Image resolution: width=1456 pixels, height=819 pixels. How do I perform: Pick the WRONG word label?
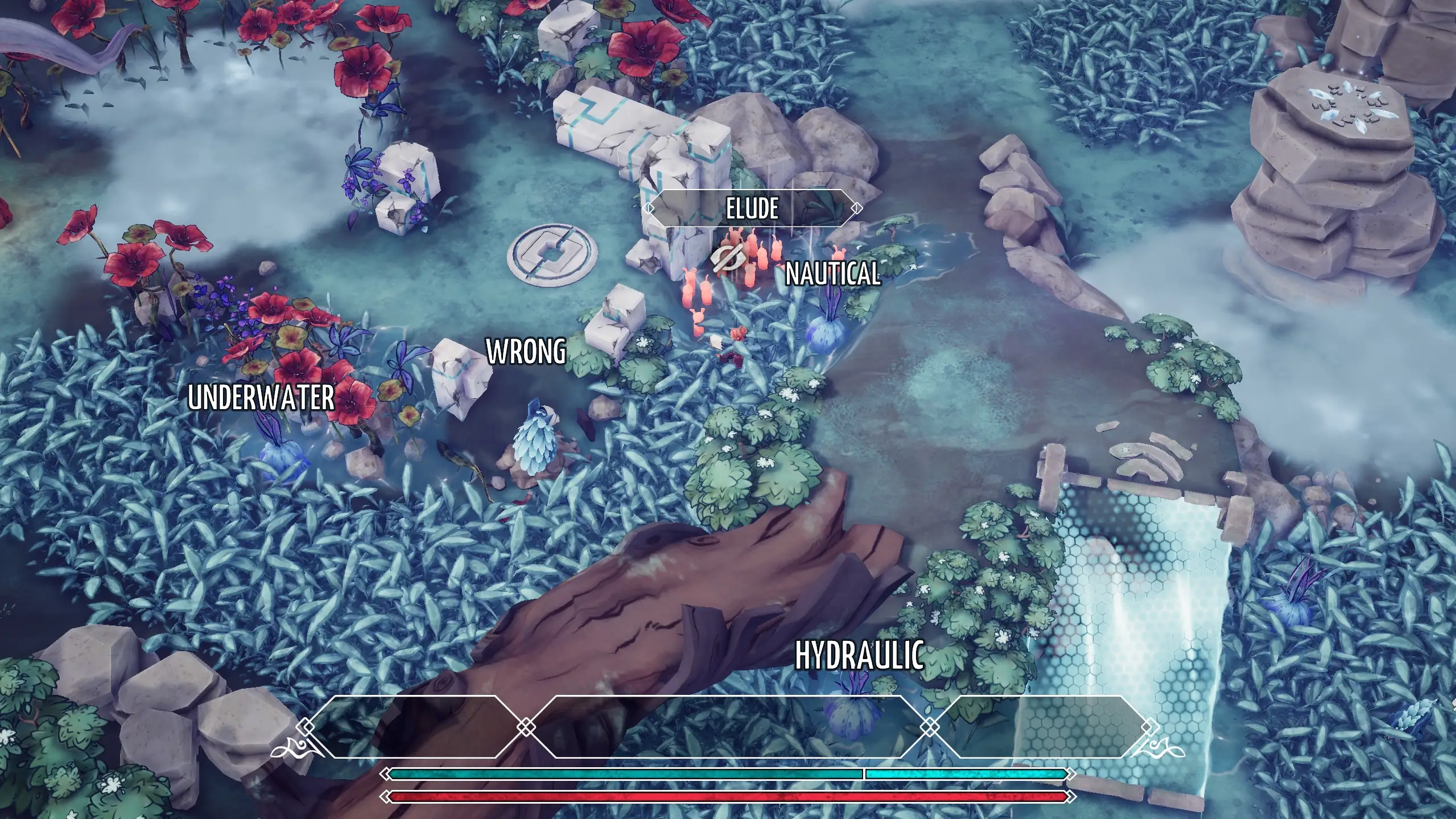point(526,351)
